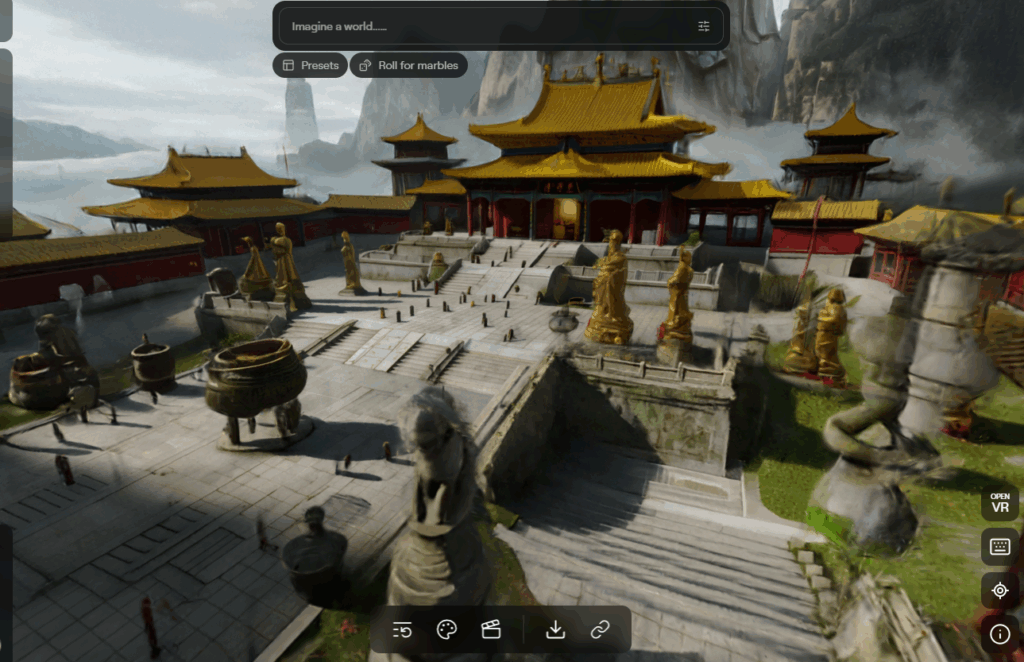Open the info panel icon
Viewport: 1024px width, 662px height.
click(x=1000, y=633)
